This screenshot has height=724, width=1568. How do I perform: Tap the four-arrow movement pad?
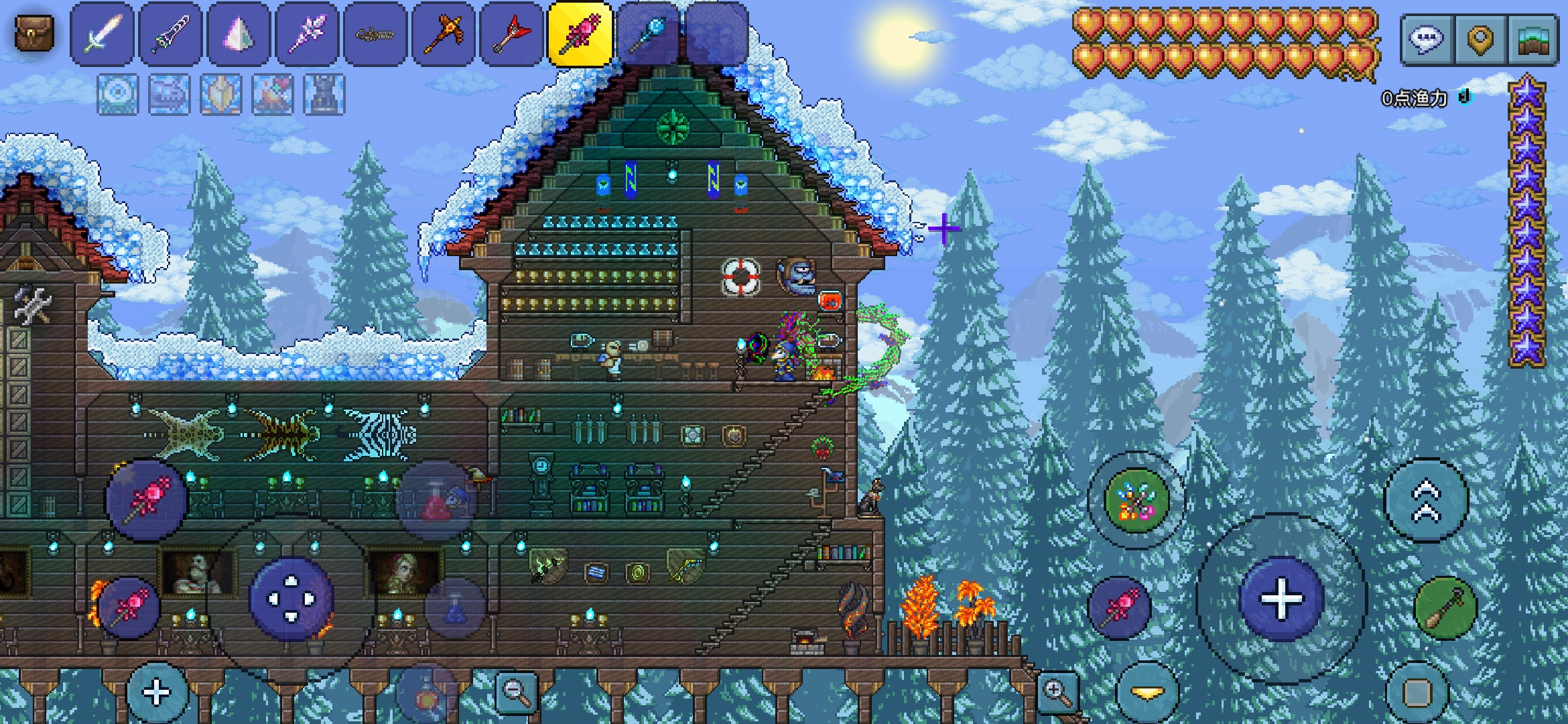pos(291,598)
